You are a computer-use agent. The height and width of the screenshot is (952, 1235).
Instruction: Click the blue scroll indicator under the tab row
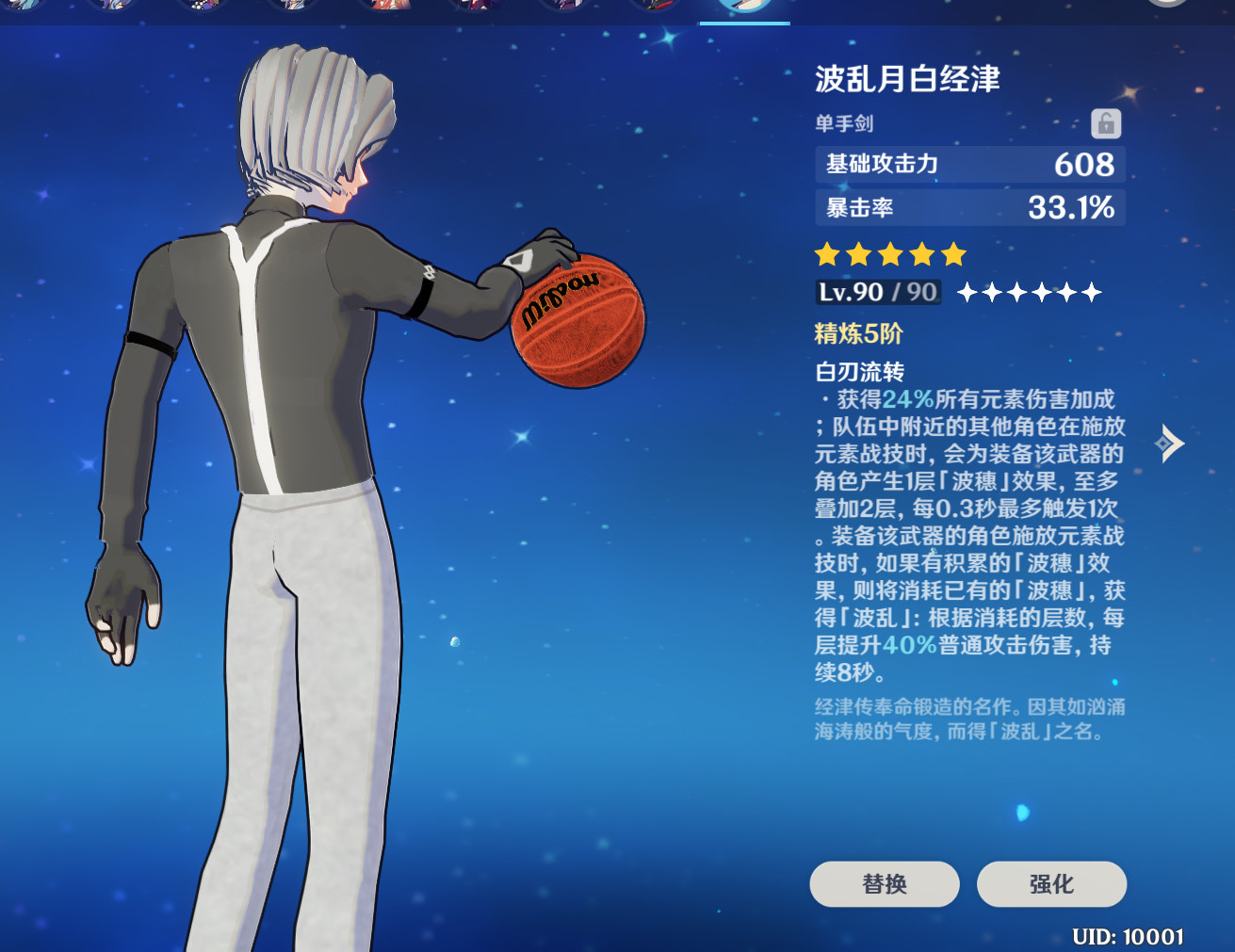744,23
